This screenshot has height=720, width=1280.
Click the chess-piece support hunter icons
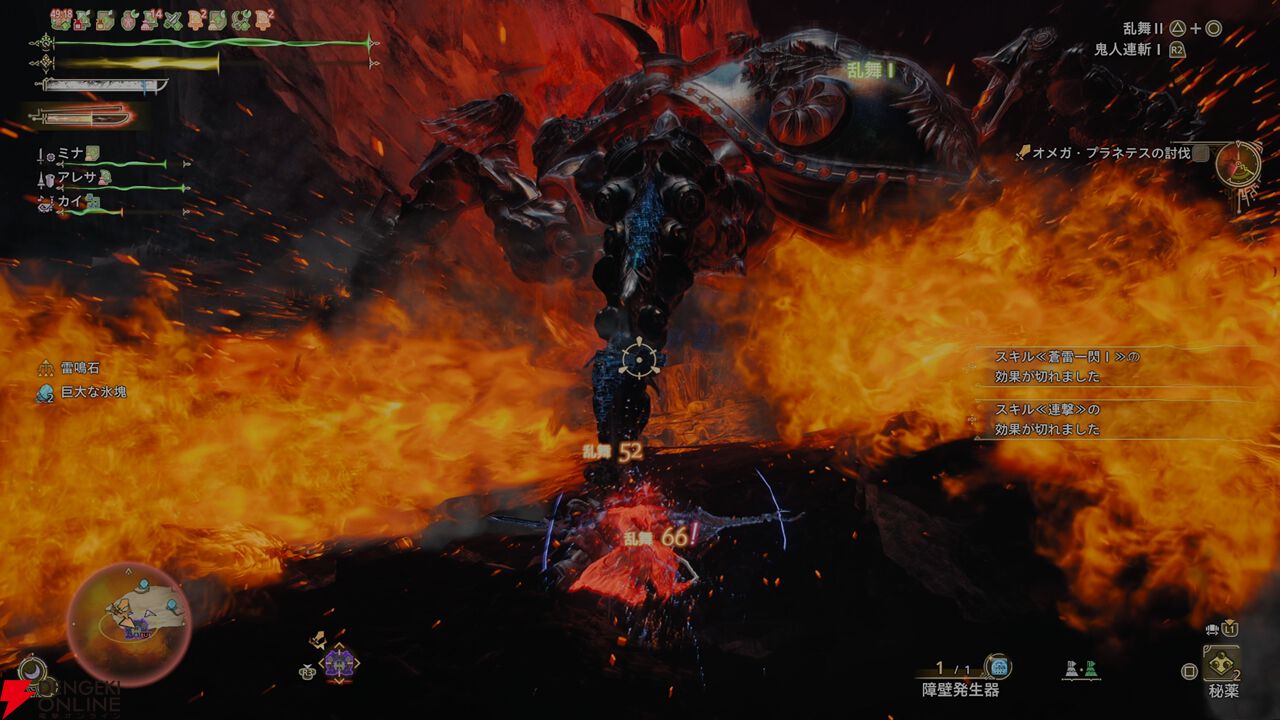click(x=1079, y=667)
